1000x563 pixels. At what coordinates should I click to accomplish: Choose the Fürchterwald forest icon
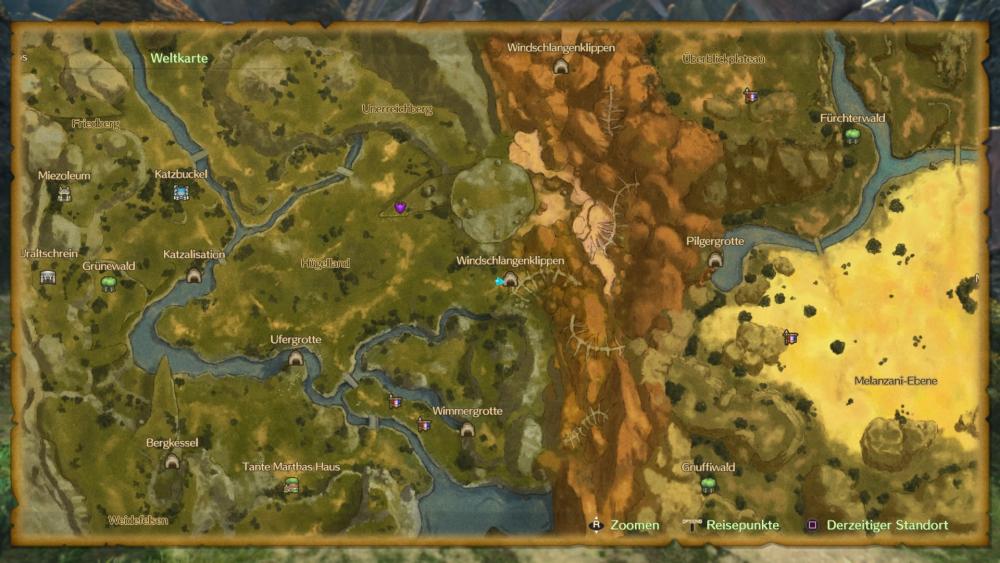(x=852, y=135)
